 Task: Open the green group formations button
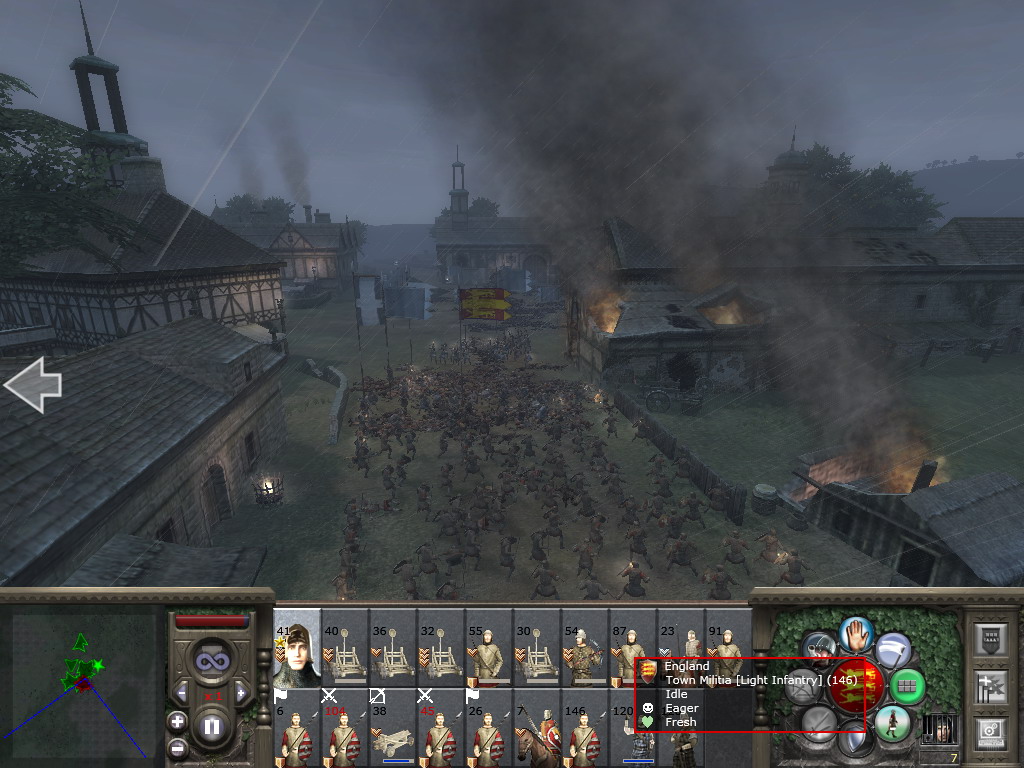pyautogui.click(x=907, y=686)
